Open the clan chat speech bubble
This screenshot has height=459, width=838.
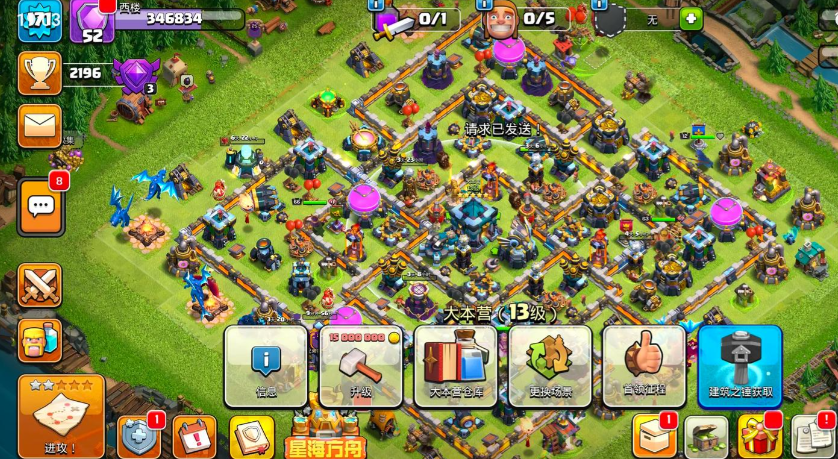pyautogui.click(x=41, y=207)
